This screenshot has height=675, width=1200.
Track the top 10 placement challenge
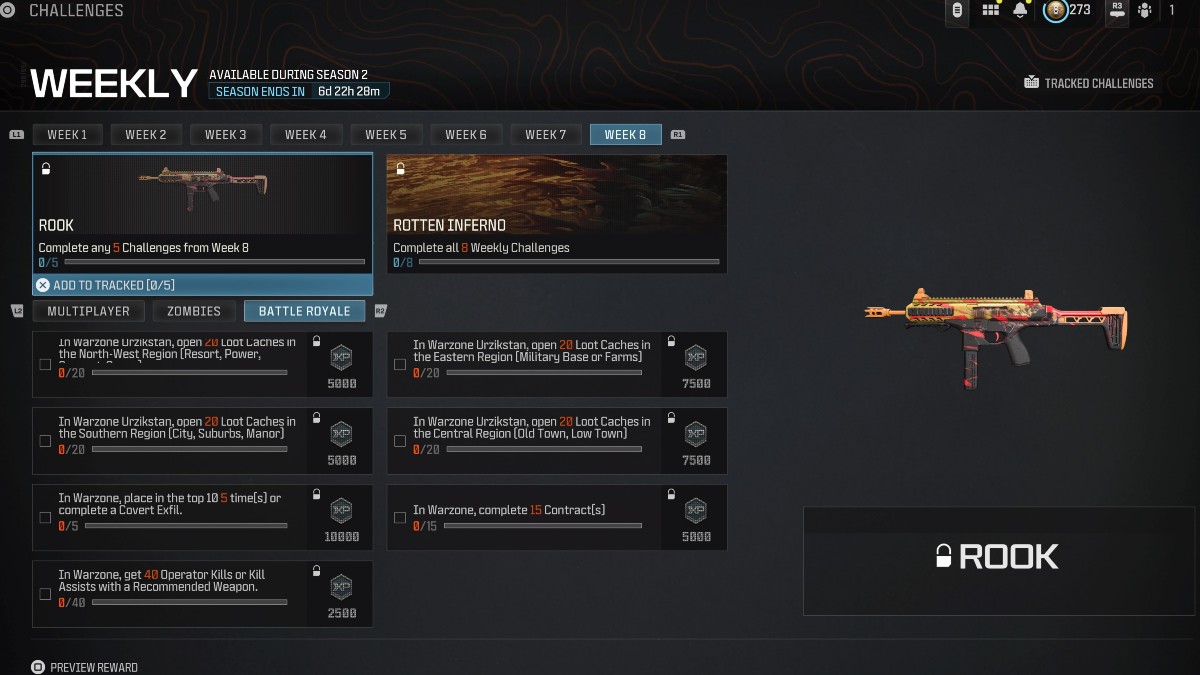pyautogui.click(x=45, y=517)
